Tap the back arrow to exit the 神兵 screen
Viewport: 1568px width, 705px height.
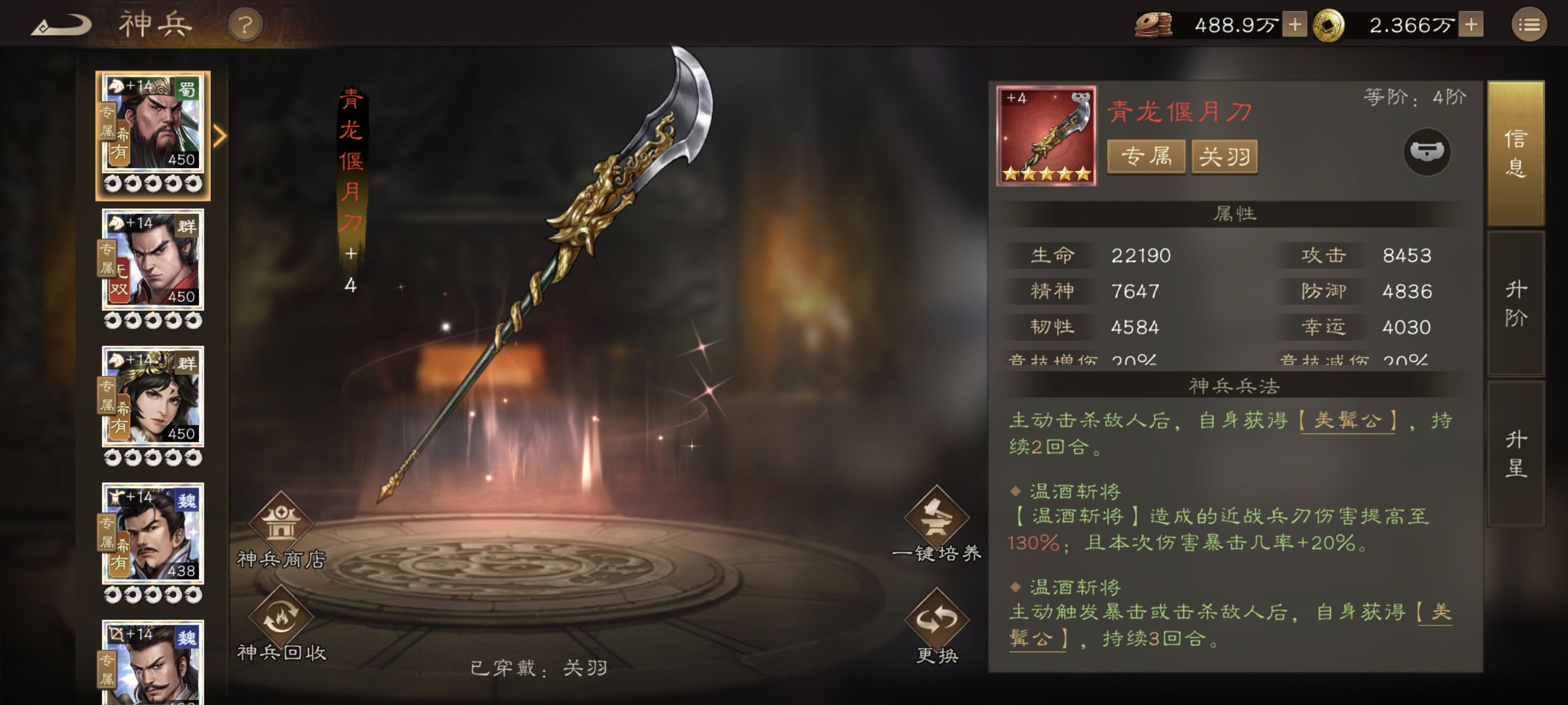[63, 24]
